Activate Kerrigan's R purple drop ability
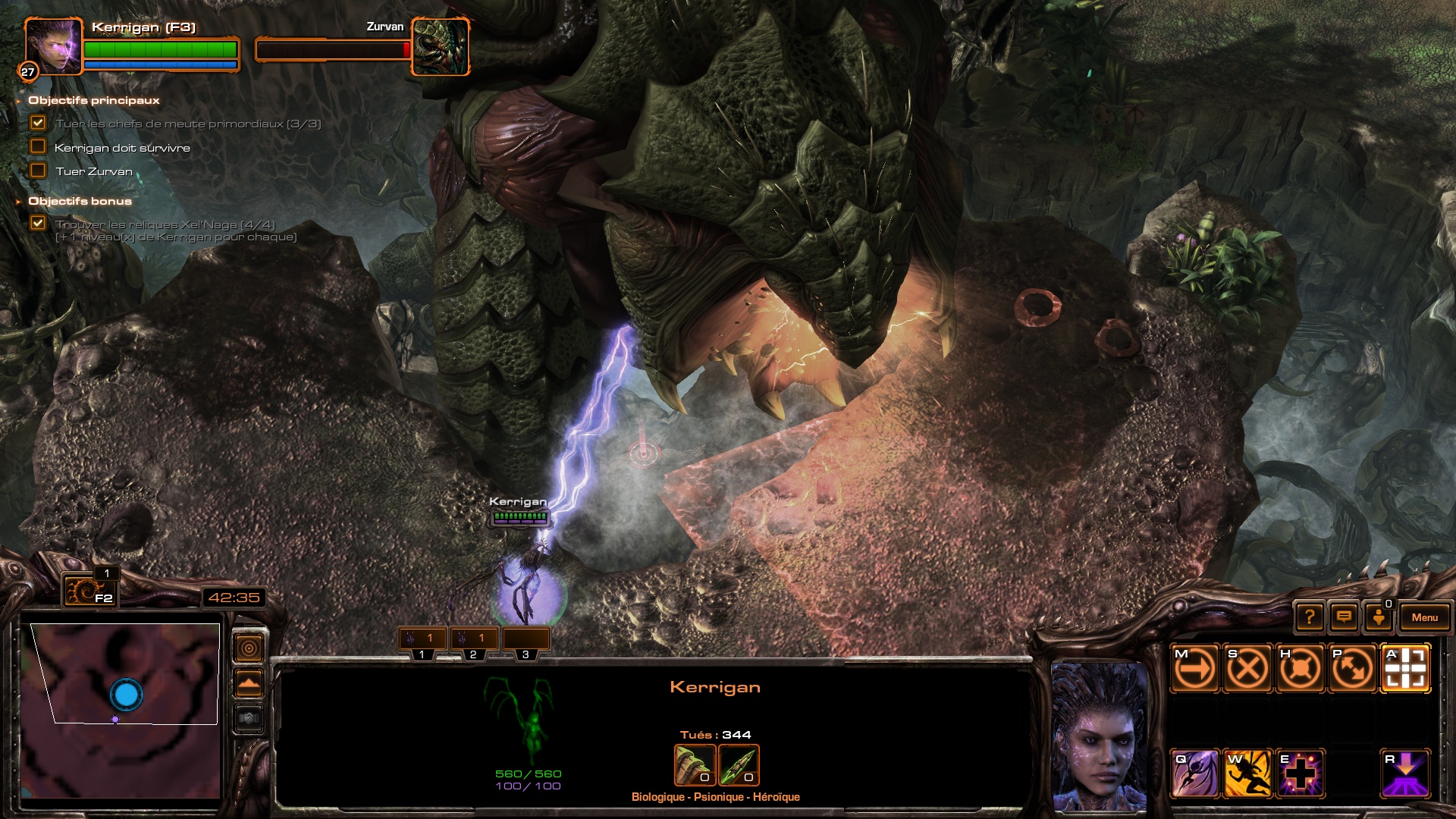1456x819 pixels. pos(1405,774)
